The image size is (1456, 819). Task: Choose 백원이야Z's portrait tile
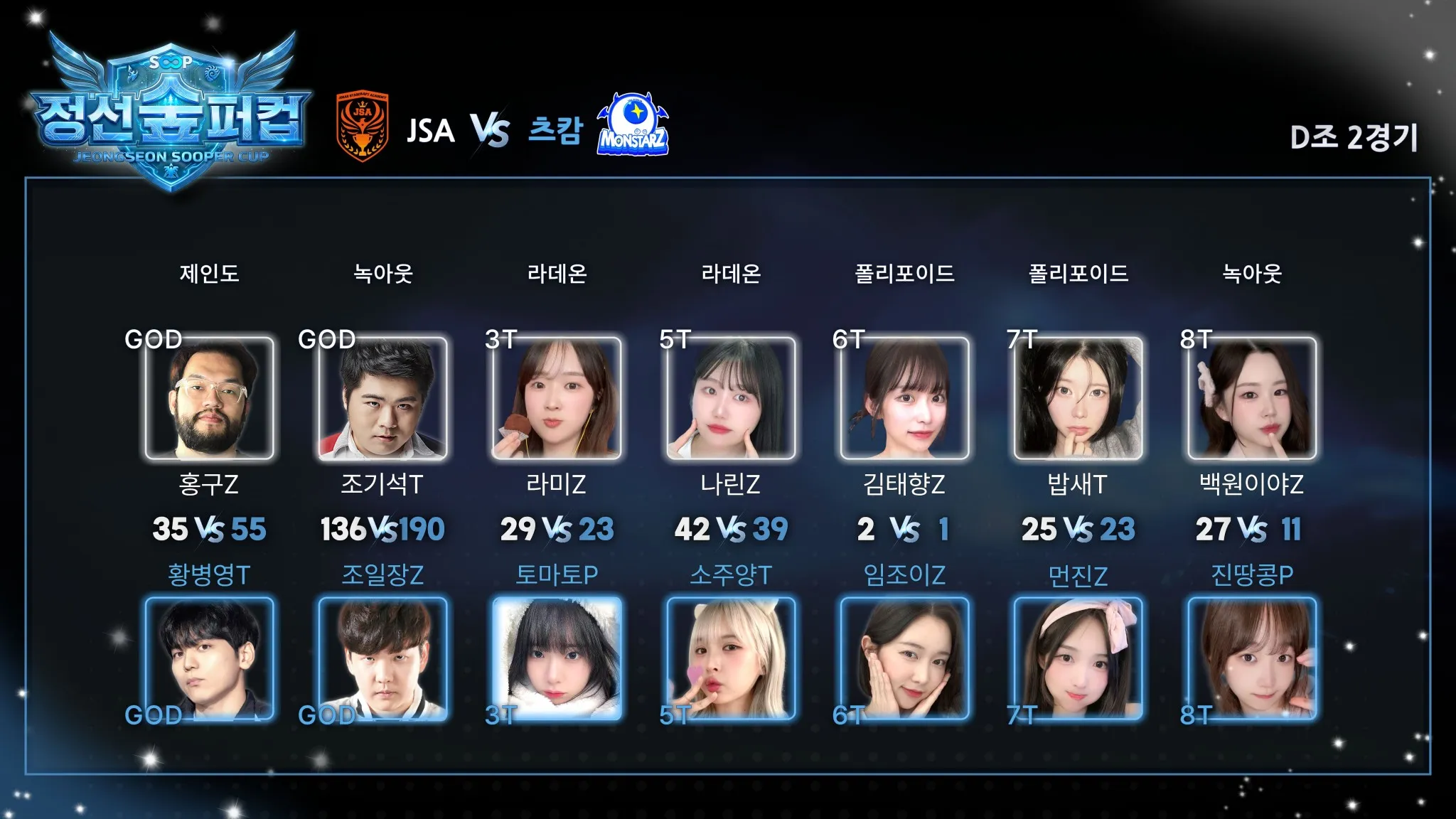tap(1252, 398)
